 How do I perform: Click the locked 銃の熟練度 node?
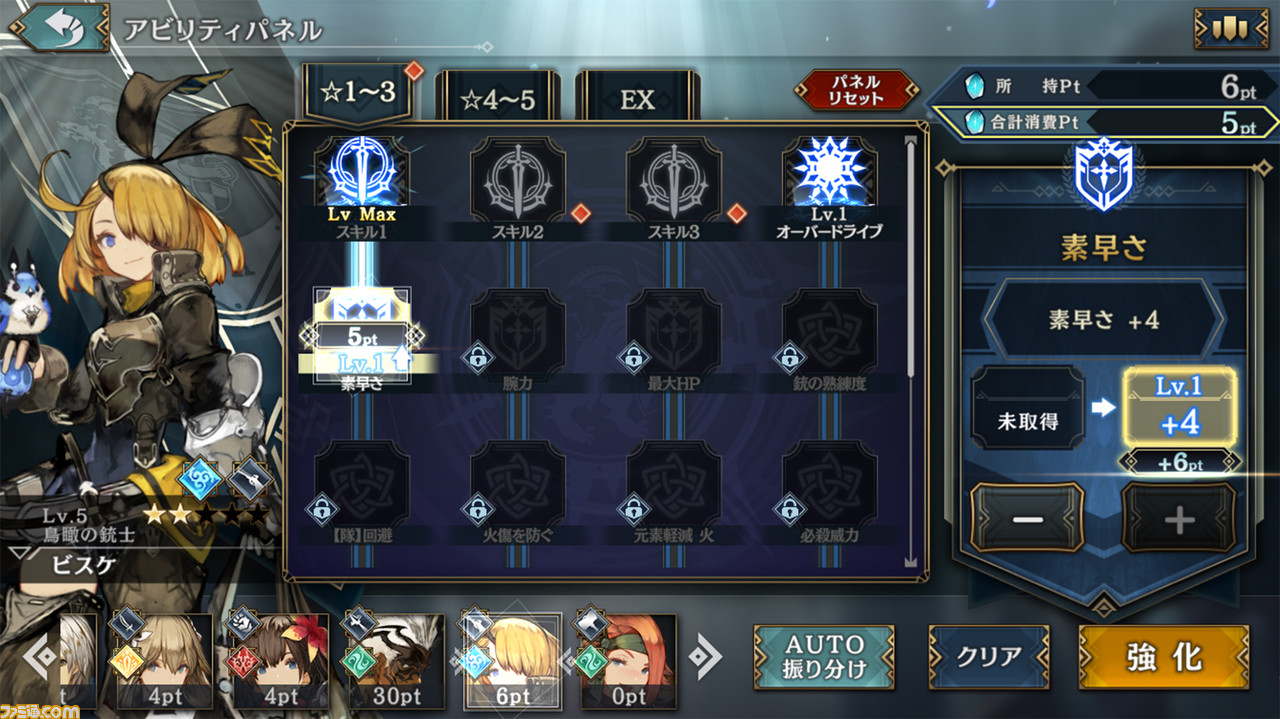(829, 335)
